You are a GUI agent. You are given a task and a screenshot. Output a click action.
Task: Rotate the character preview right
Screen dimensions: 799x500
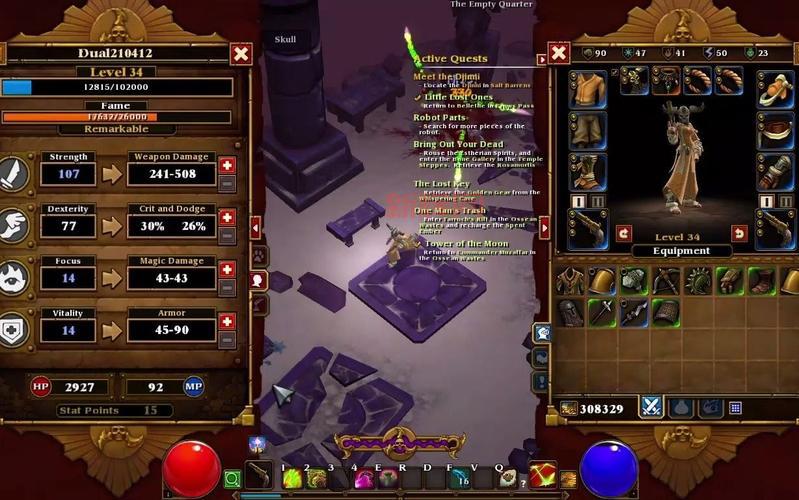[x=739, y=233]
